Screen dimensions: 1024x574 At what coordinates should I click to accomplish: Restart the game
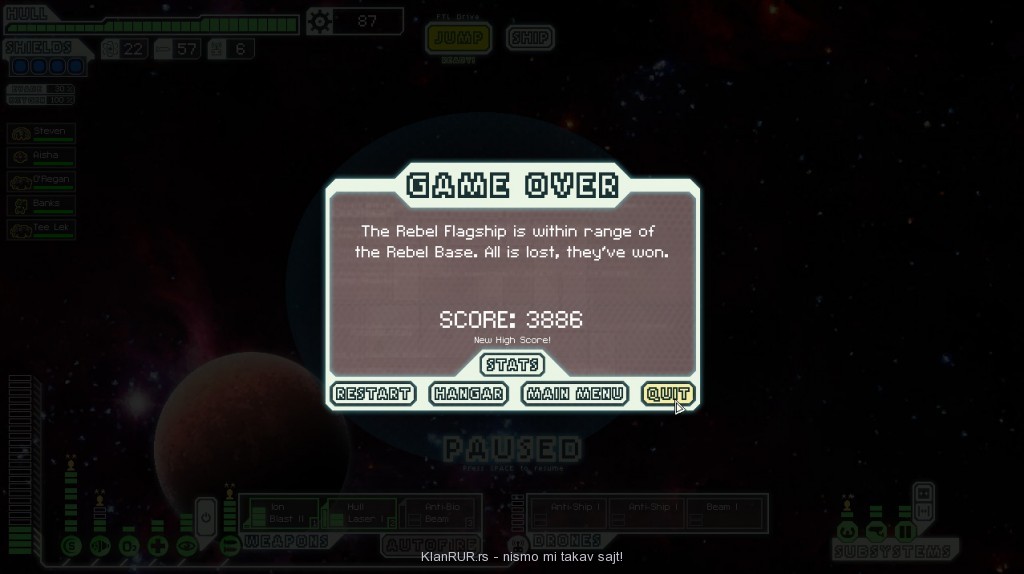(x=373, y=394)
